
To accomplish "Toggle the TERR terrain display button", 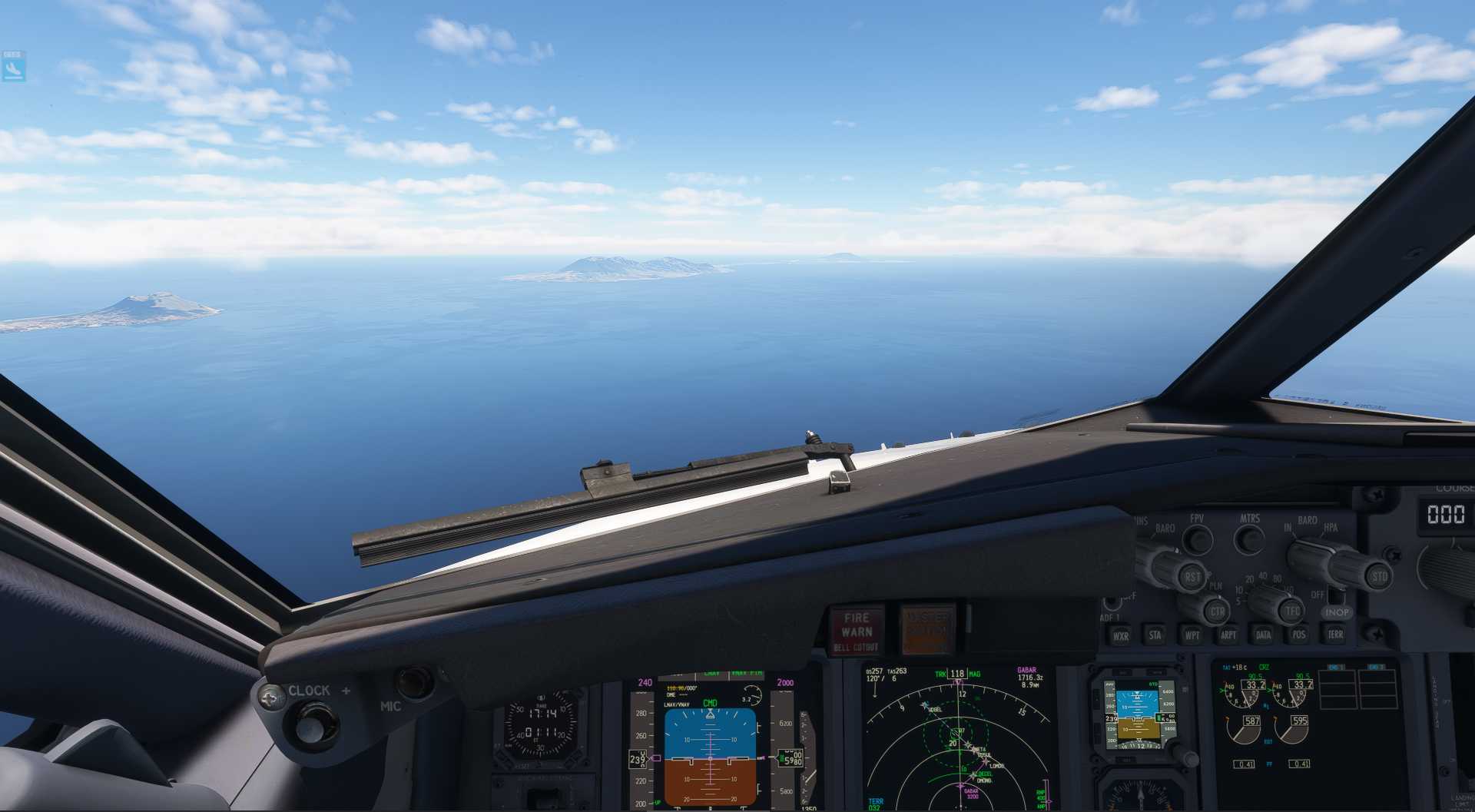I will point(1335,635).
